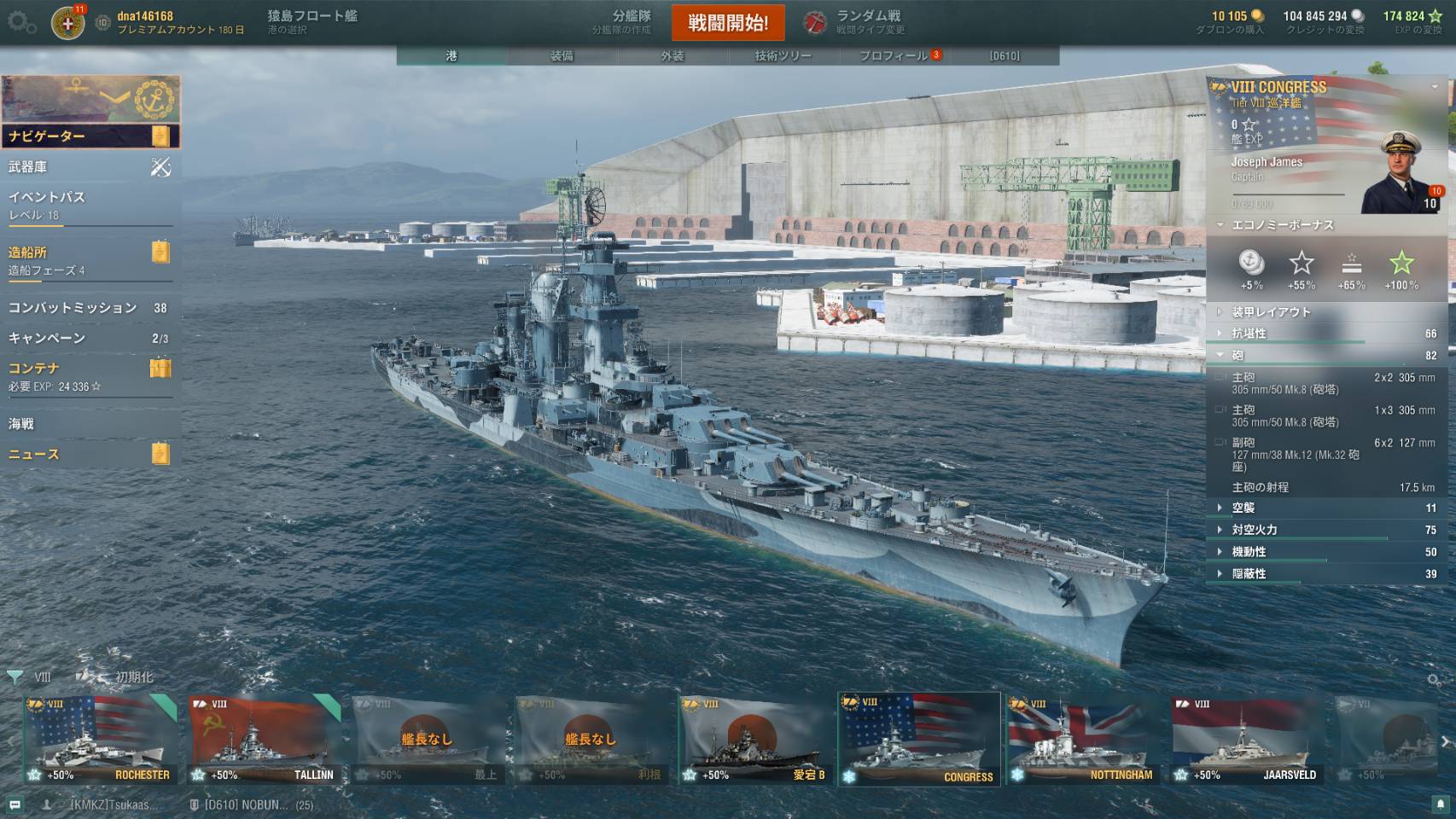Choose the NOTTINGHAM ship in carousel
The image size is (1456, 819).
coord(1083,740)
